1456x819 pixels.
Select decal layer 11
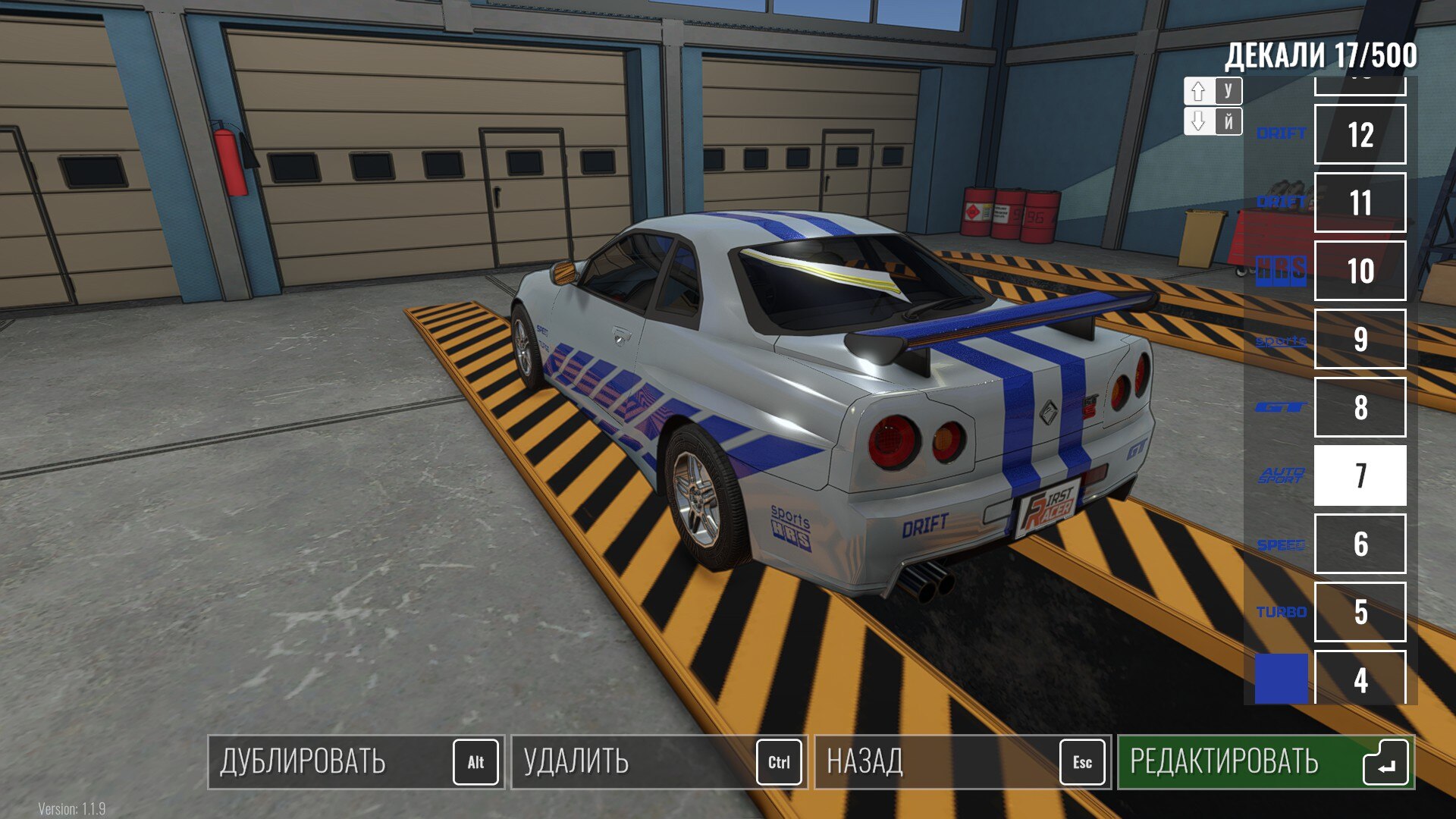(1360, 202)
